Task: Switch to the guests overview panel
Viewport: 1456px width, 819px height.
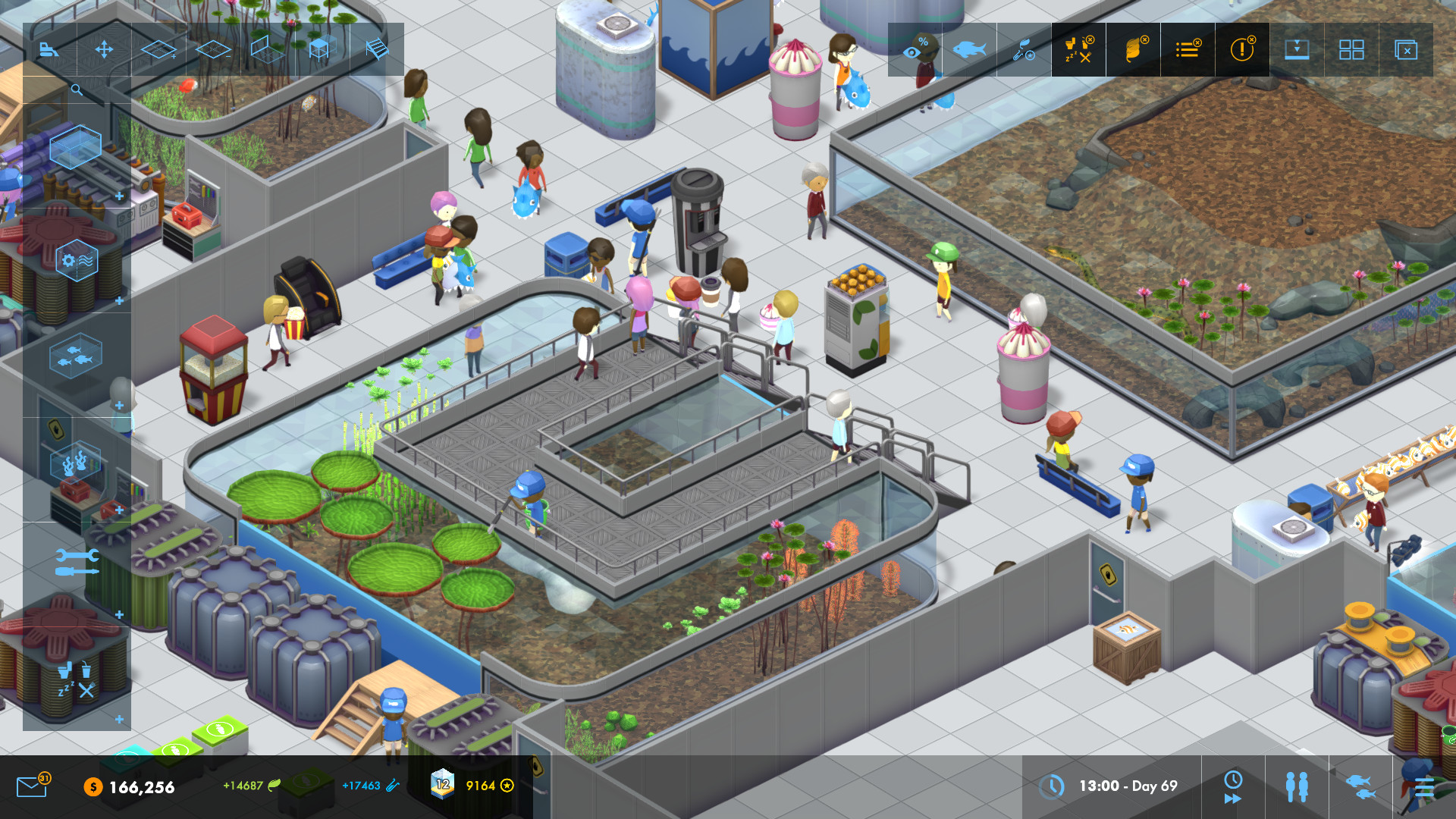Action: (1298, 788)
